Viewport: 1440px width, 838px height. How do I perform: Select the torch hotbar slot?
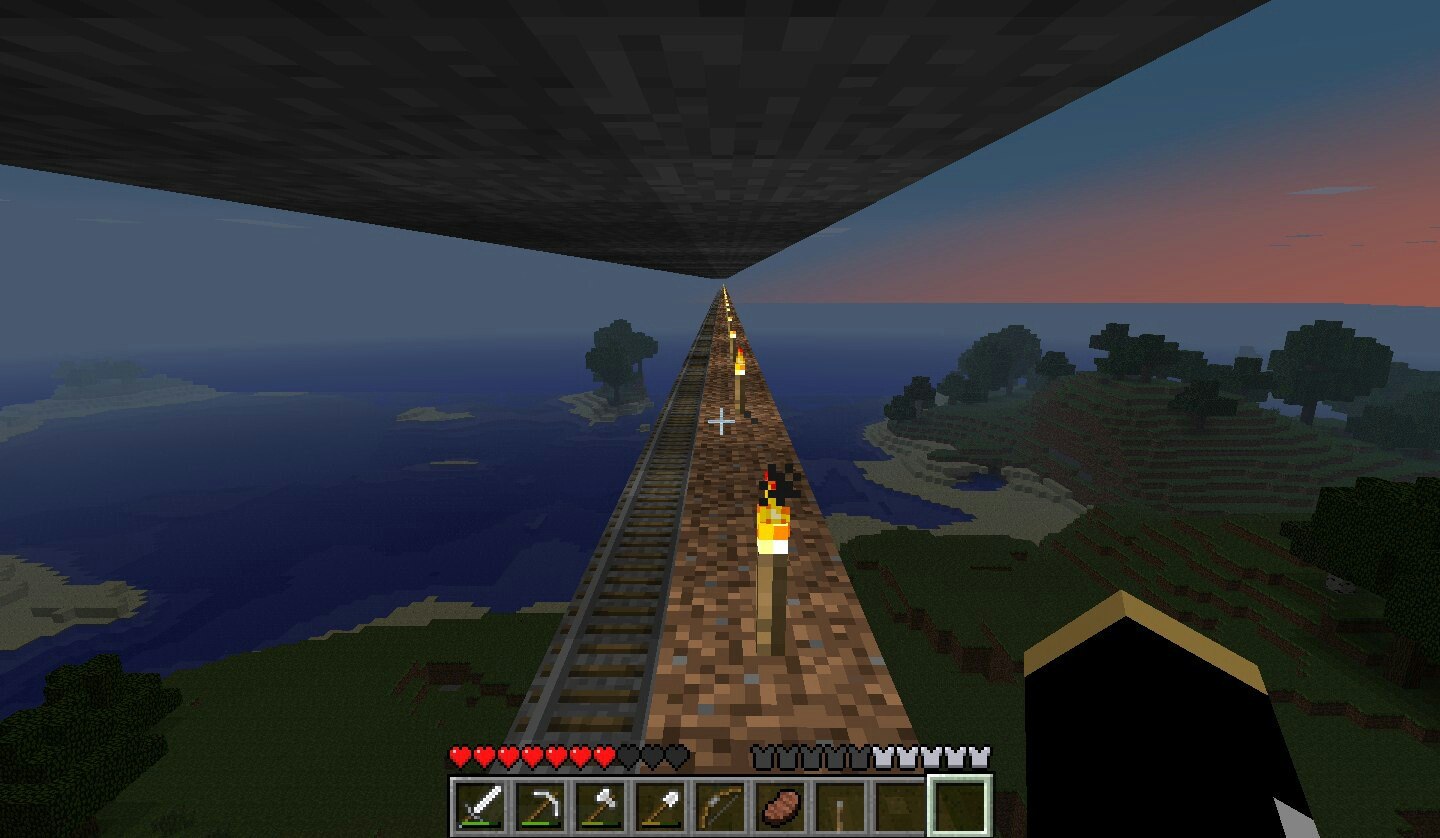tap(840, 804)
